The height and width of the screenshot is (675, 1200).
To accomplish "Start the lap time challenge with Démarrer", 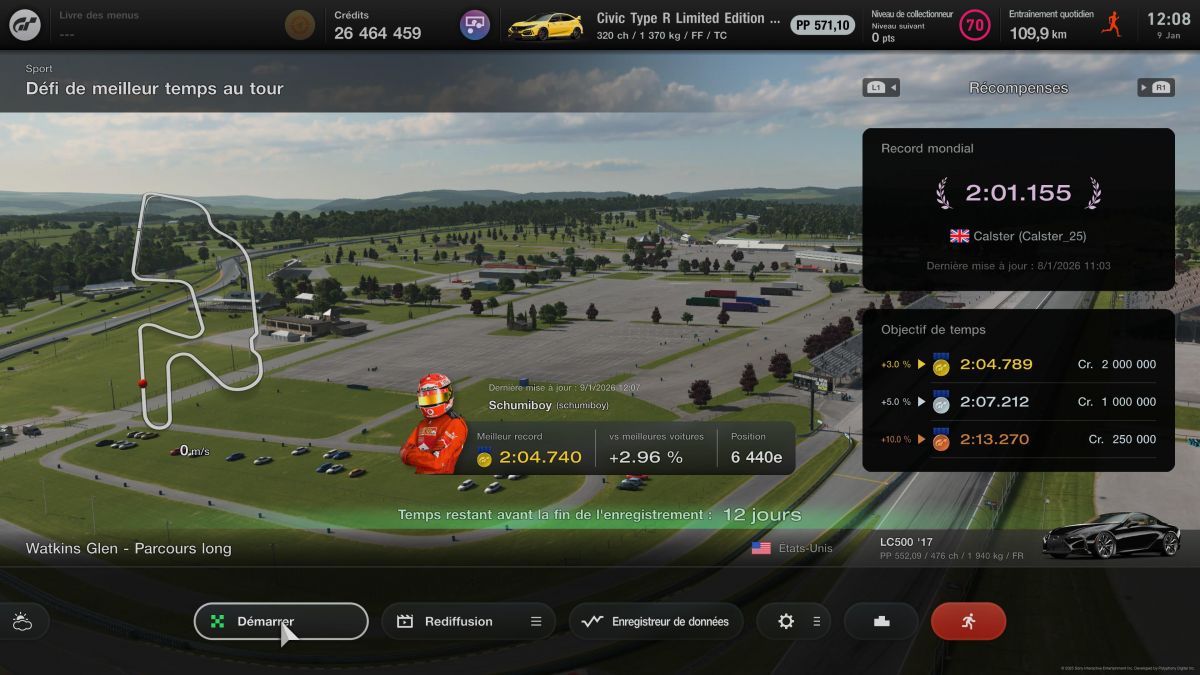I will pyautogui.click(x=281, y=621).
